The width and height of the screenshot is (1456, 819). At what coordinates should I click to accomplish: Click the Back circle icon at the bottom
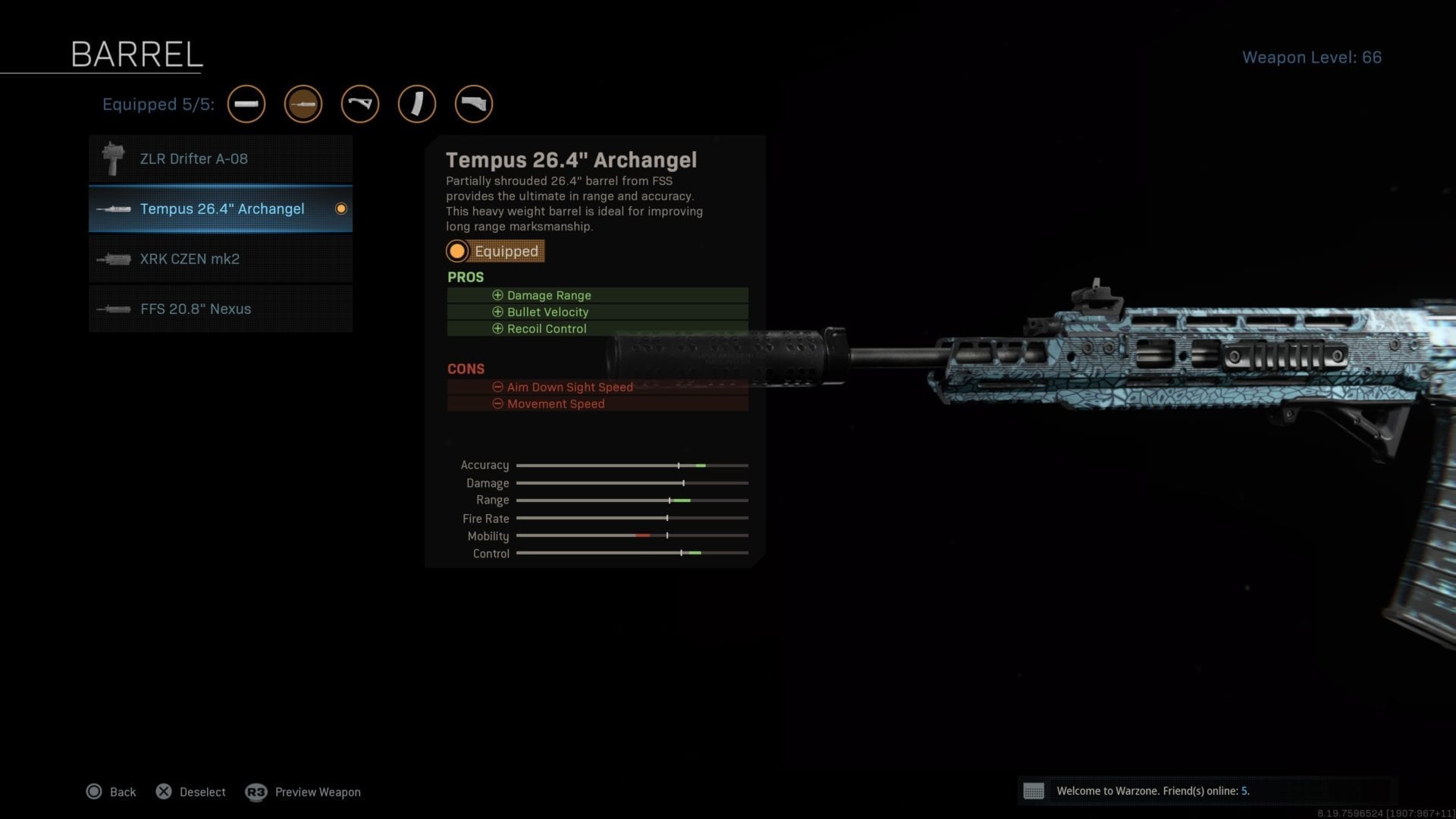tap(94, 791)
